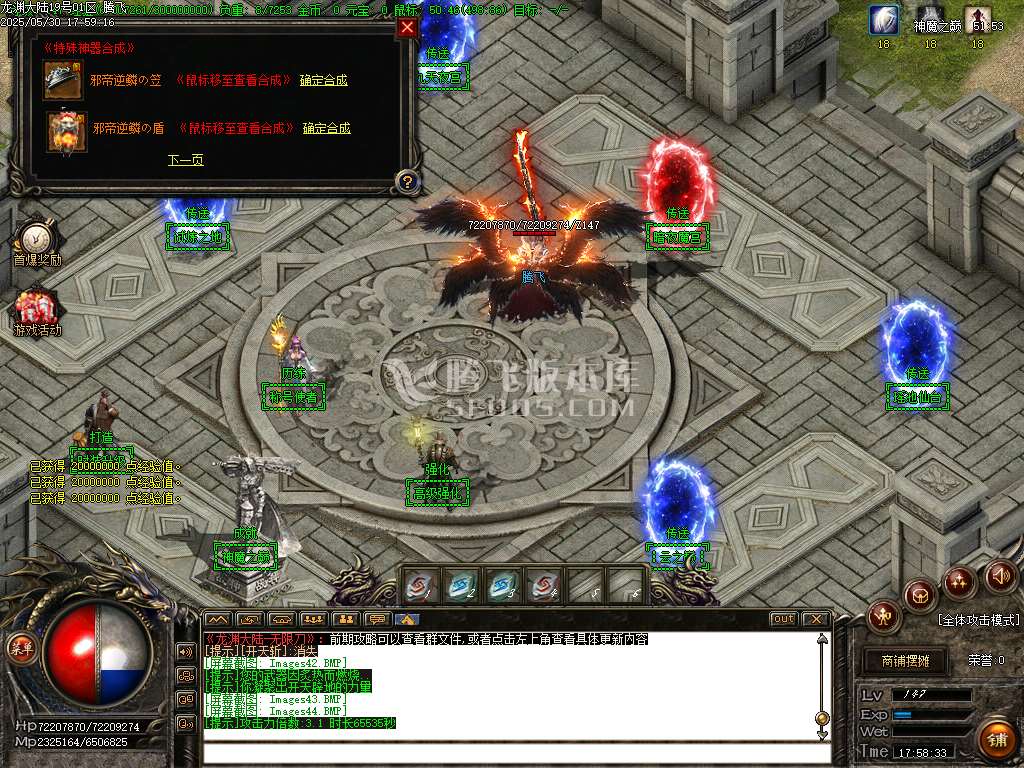Click the chat scrollbar down arrow
The width and height of the screenshot is (1024, 768).
click(822, 735)
